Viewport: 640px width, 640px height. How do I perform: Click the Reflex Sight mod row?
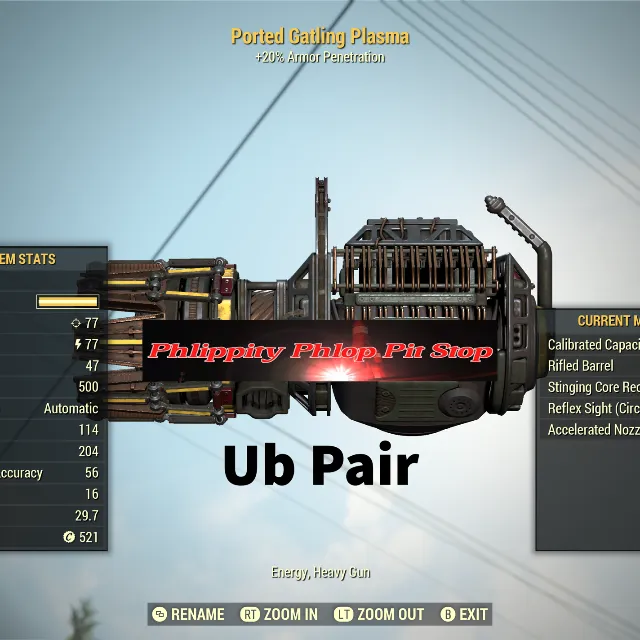(x=594, y=408)
